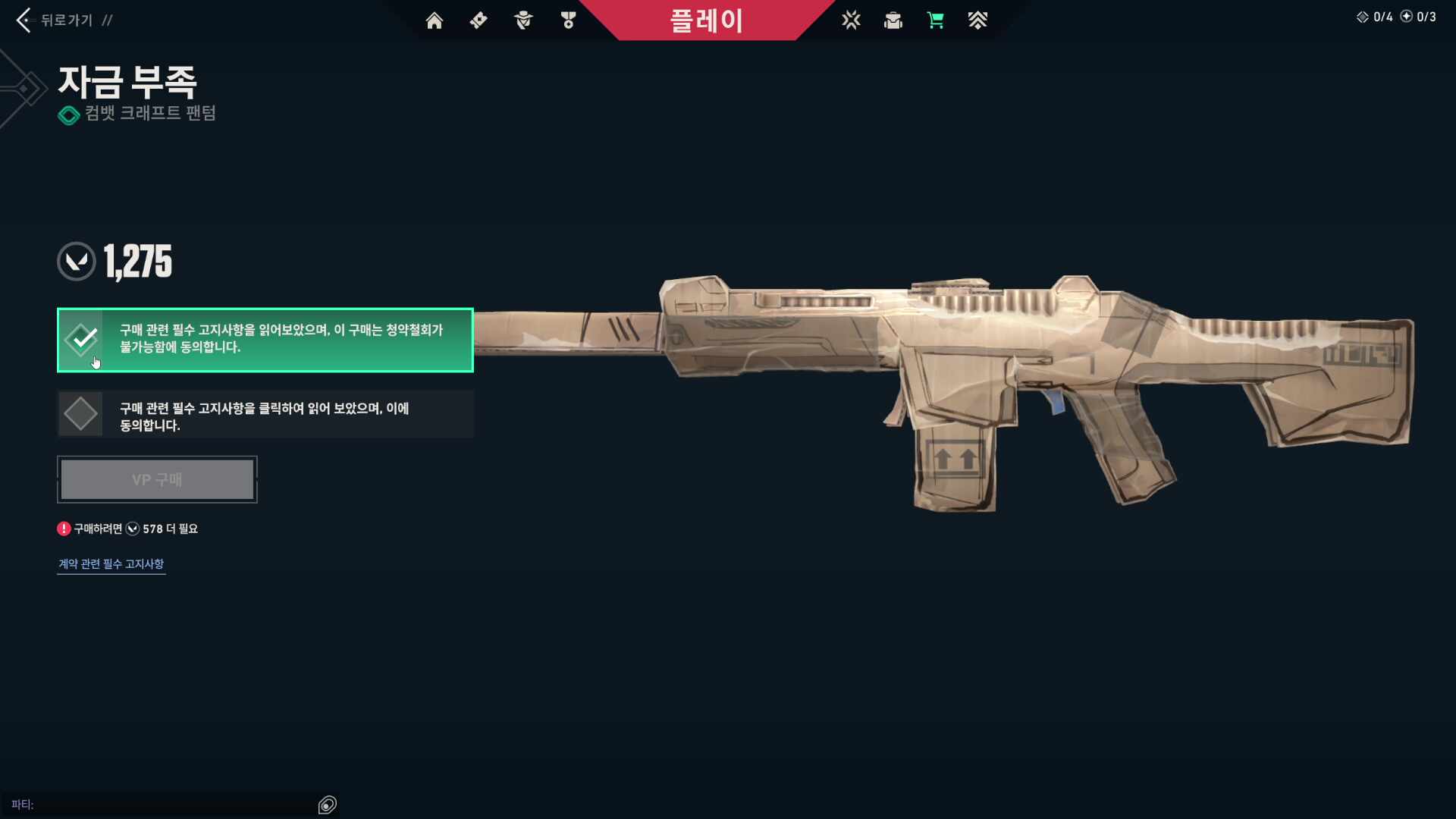This screenshot has width=1456, height=819.
Task: Select the green shopping cart store icon
Action: (936, 20)
